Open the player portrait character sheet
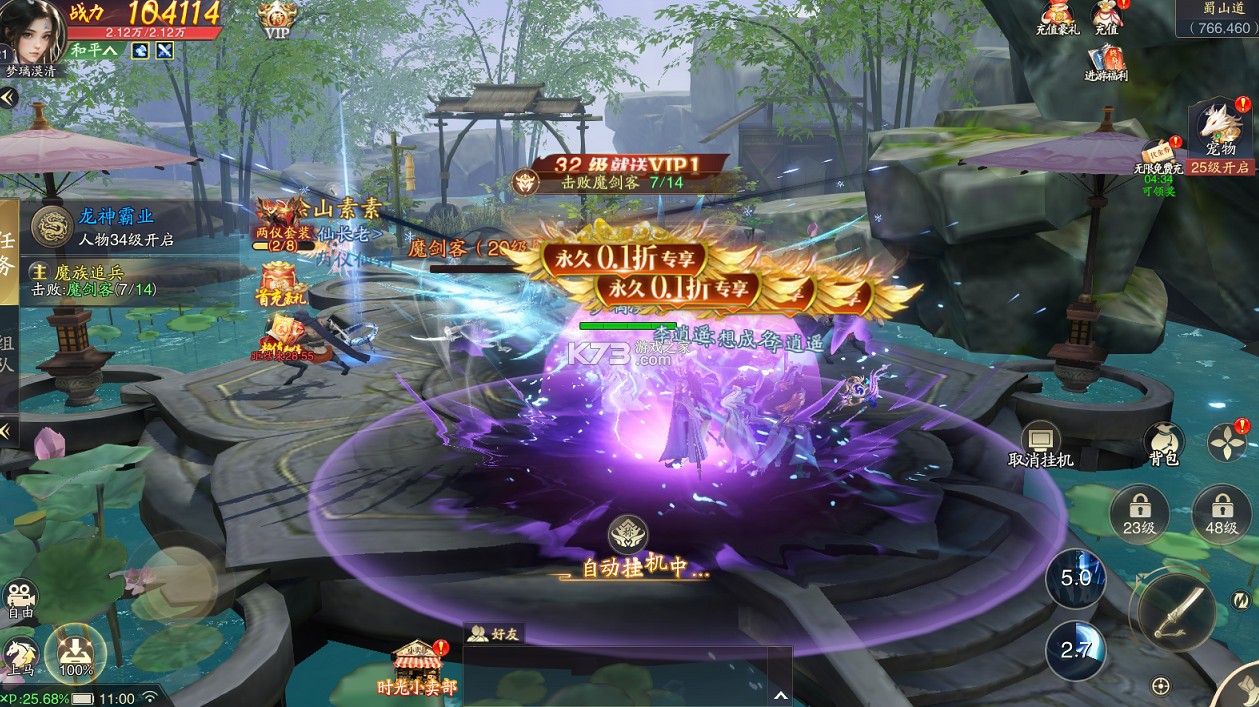The width and height of the screenshot is (1259, 707). pyautogui.click(x=37, y=30)
